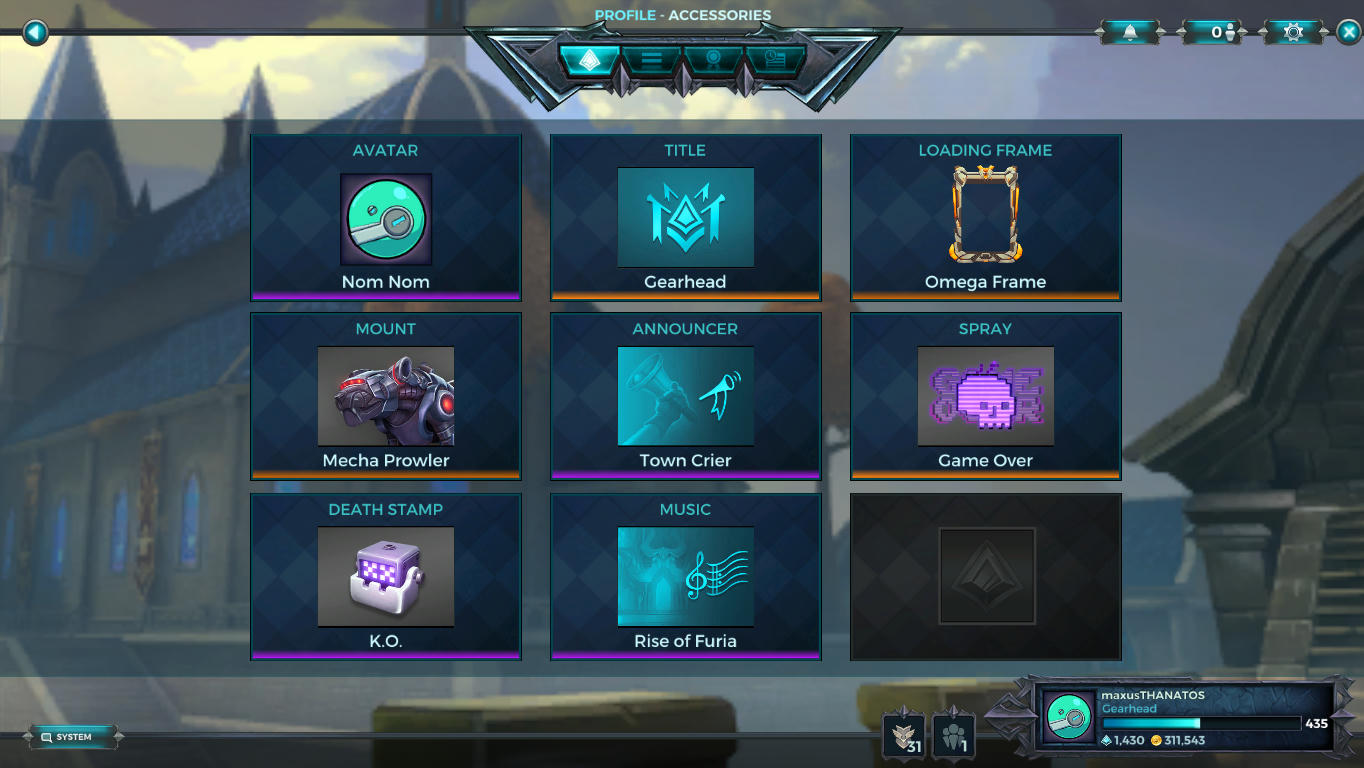
Task: Click the party member count icon
Action: coord(1212,31)
